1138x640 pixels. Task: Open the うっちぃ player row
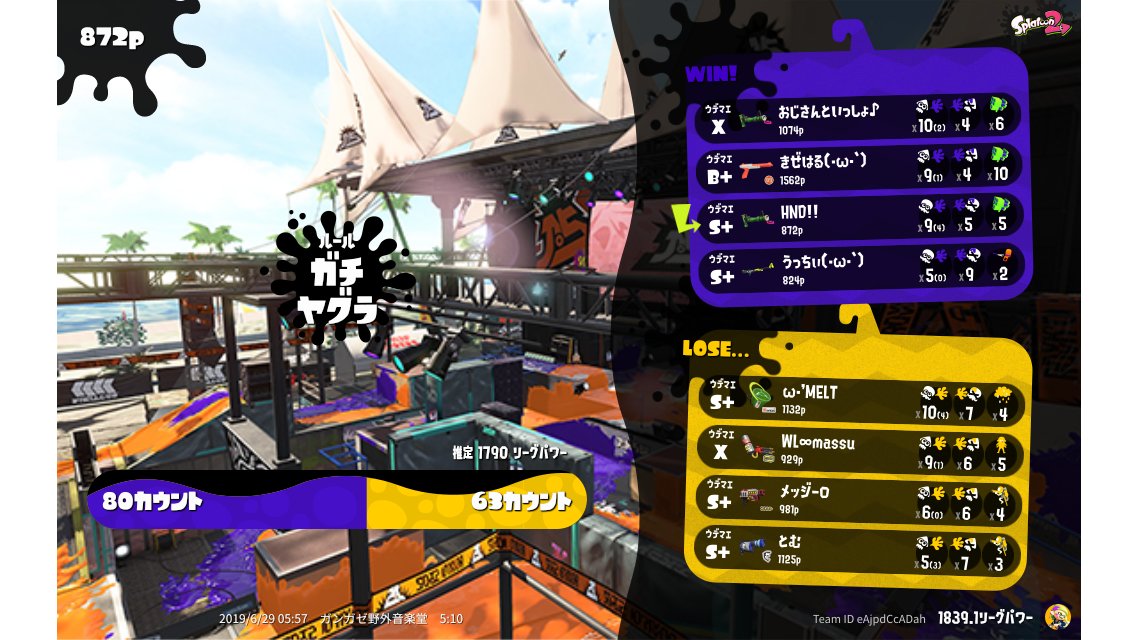(858, 268)
